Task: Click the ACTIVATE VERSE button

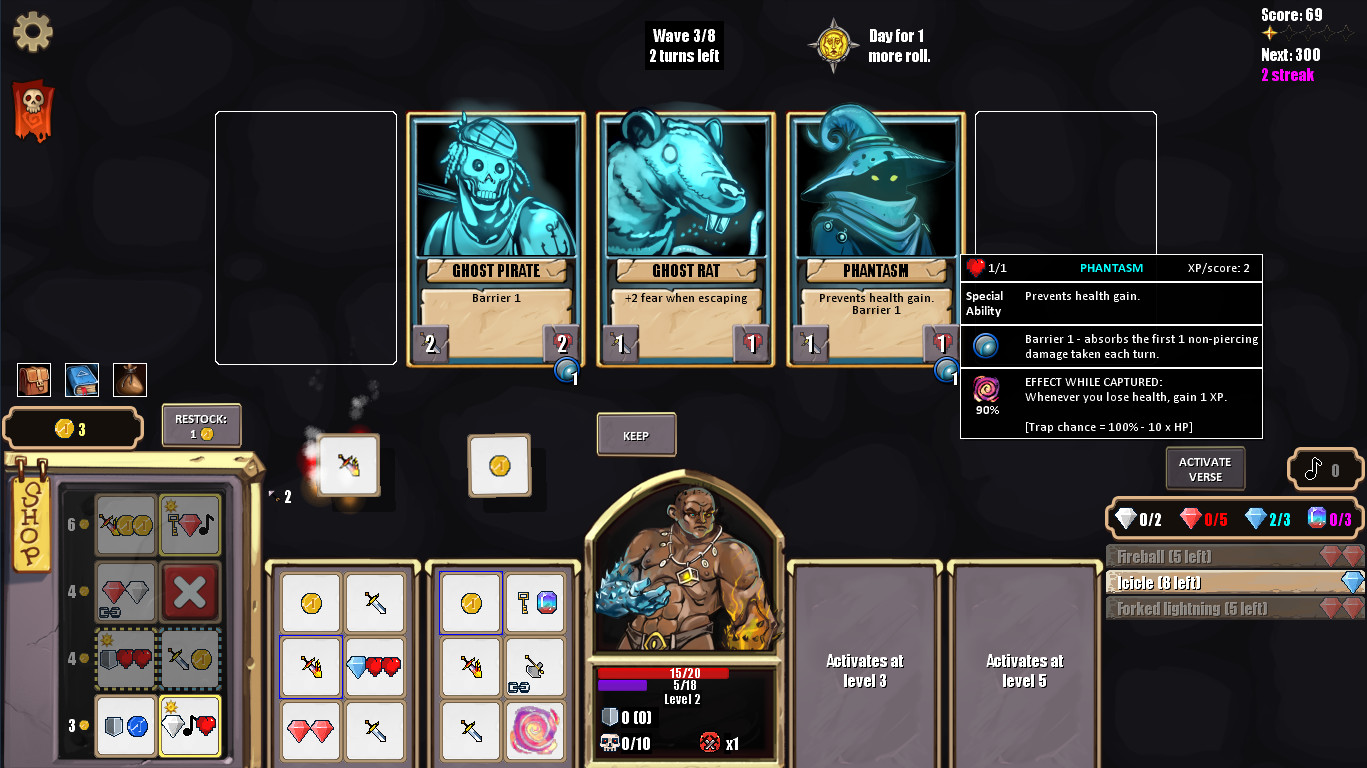Action: coord(1204,468)
